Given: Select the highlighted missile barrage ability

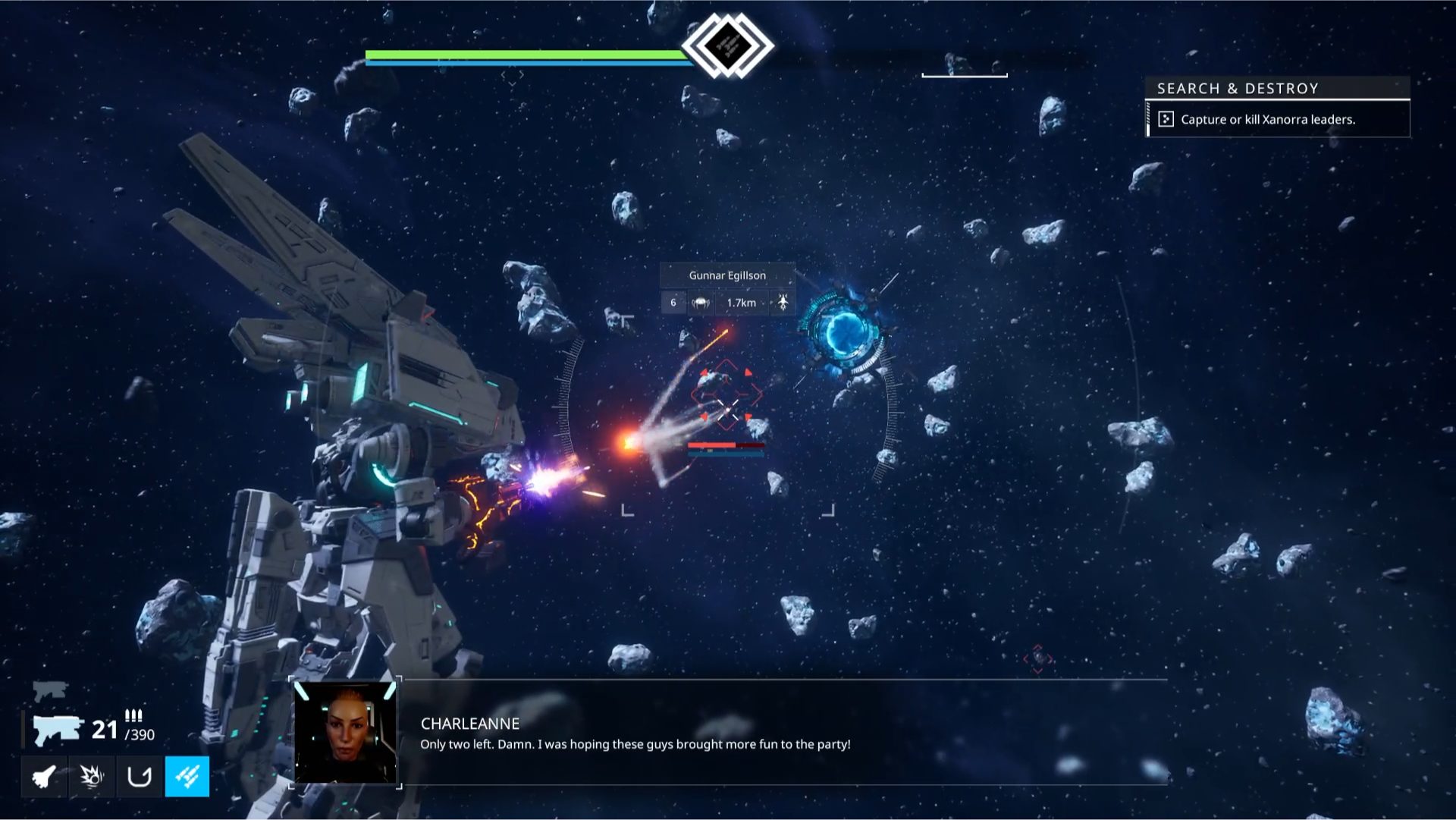Looking at the screenshot, I should coord(187,776).
